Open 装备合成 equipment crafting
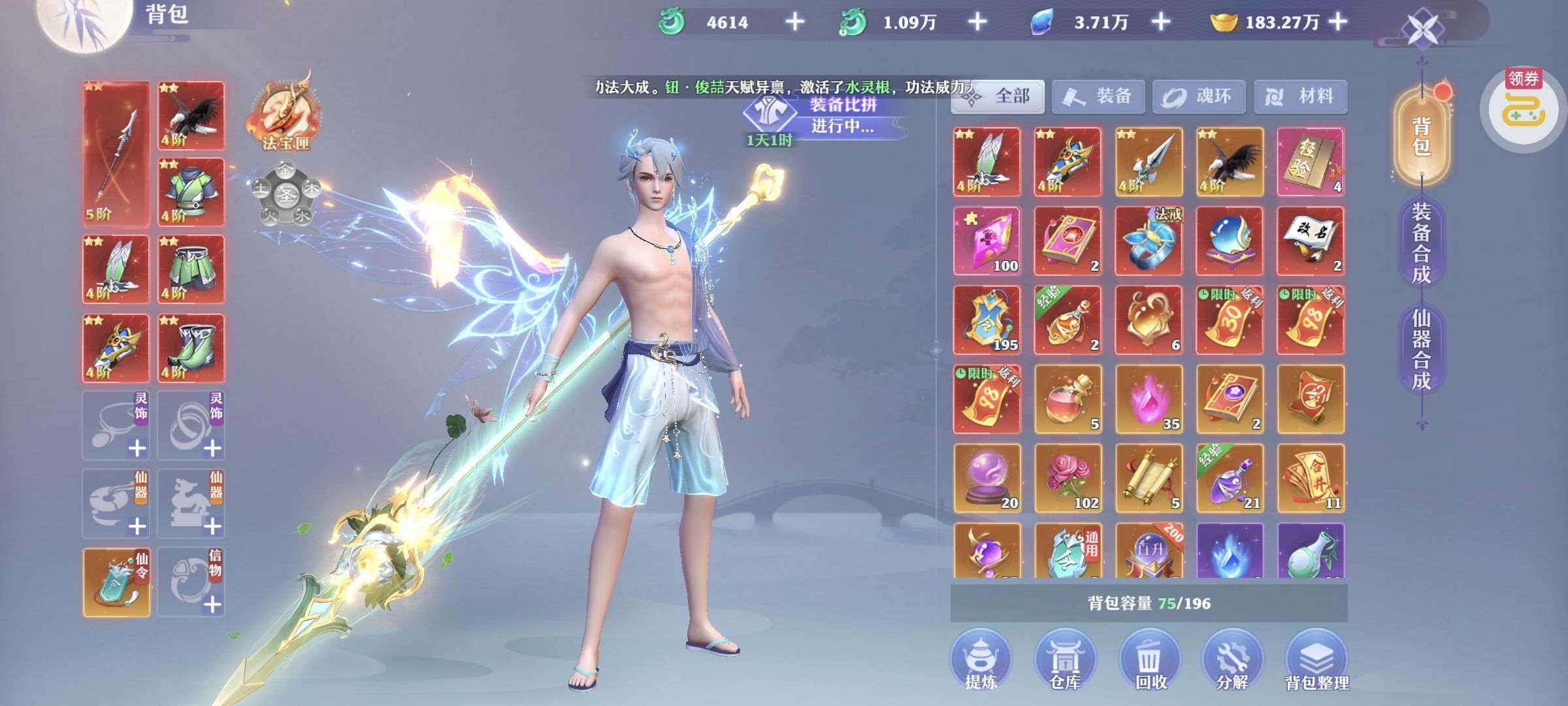Image resolution: width=1568 pixels, height=706 pixels. pos(1421,243)
